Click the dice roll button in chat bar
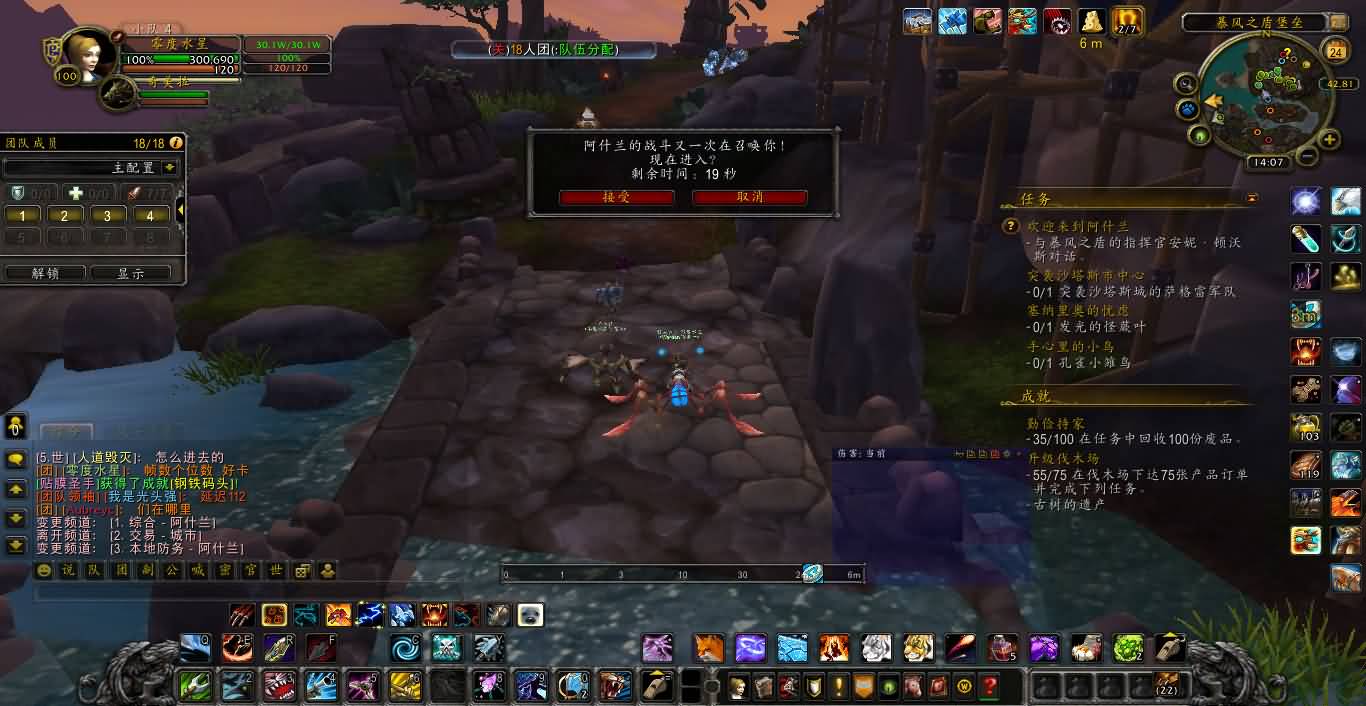The height and width of the screenshot is (706, 1366). [301, 570]
